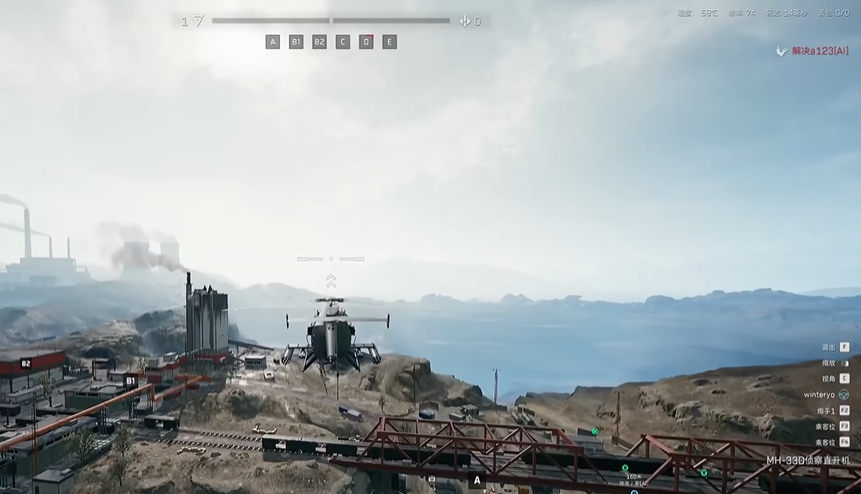Select the objective A indicator
This screenshot has height=494, width=861.
tap(273, 42)
